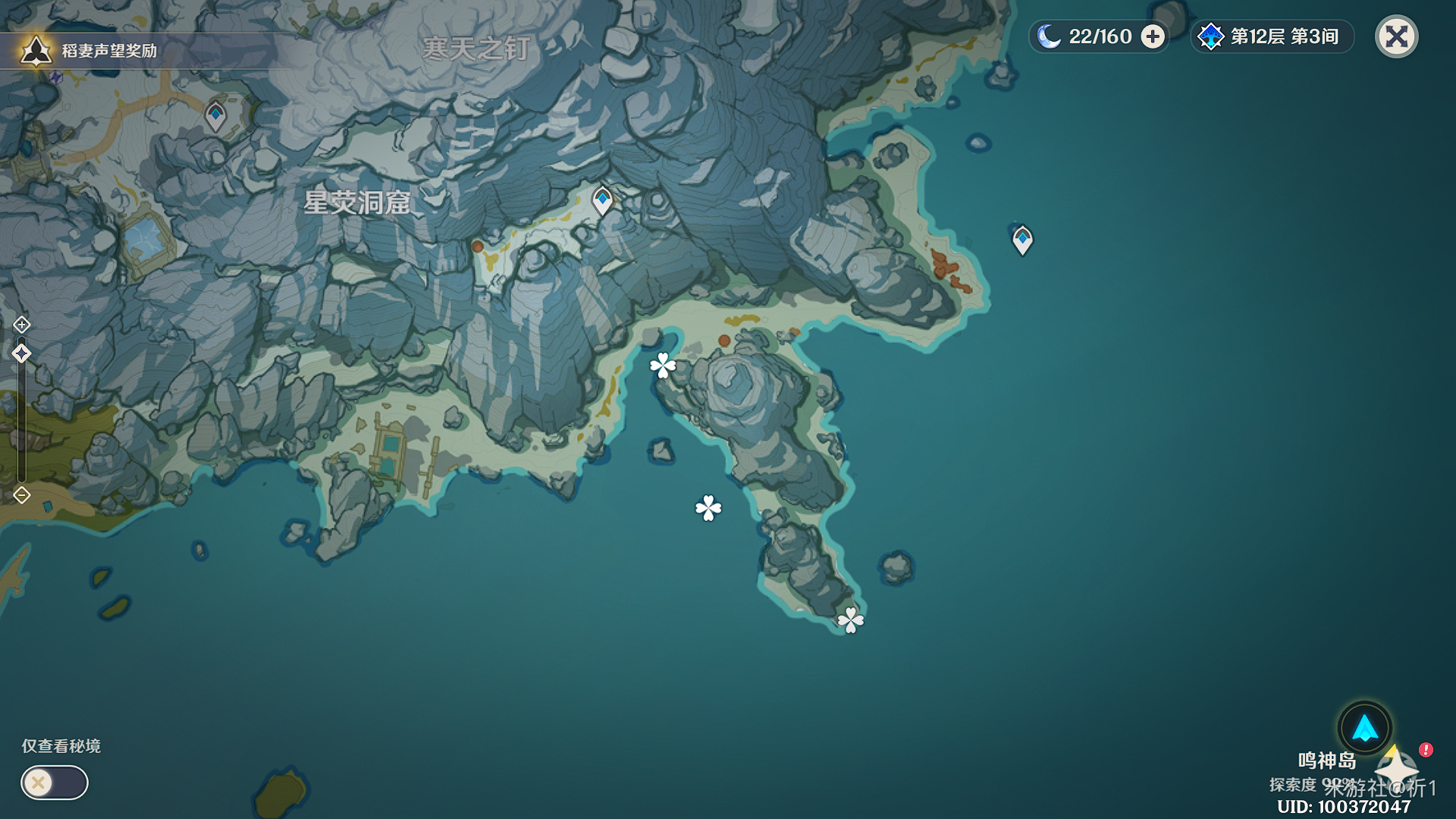
Task: Open 稻妻声望奖励 reputation rewards
Action: click(91, 51)
